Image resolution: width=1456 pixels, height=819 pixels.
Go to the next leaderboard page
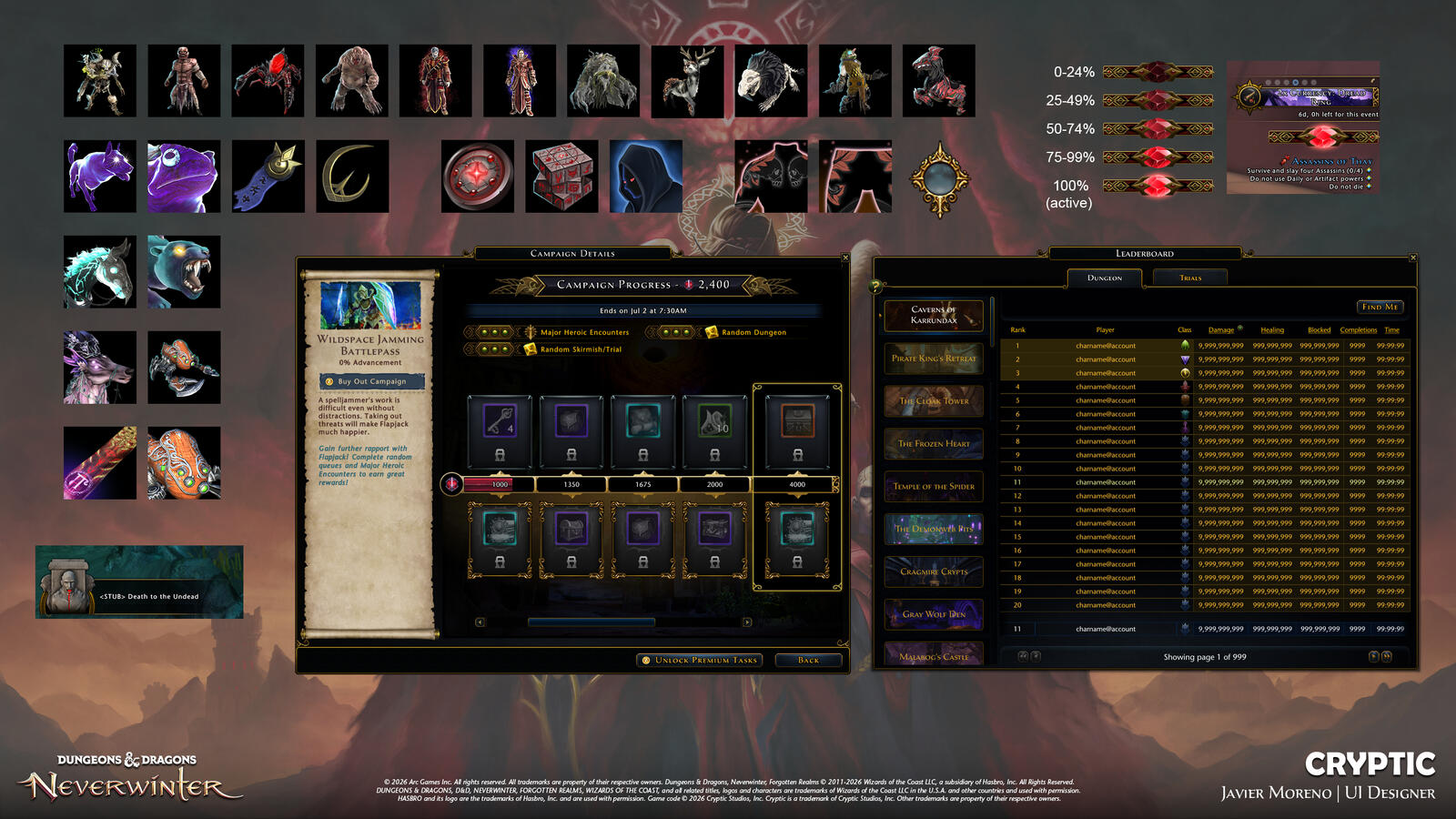1374,656
